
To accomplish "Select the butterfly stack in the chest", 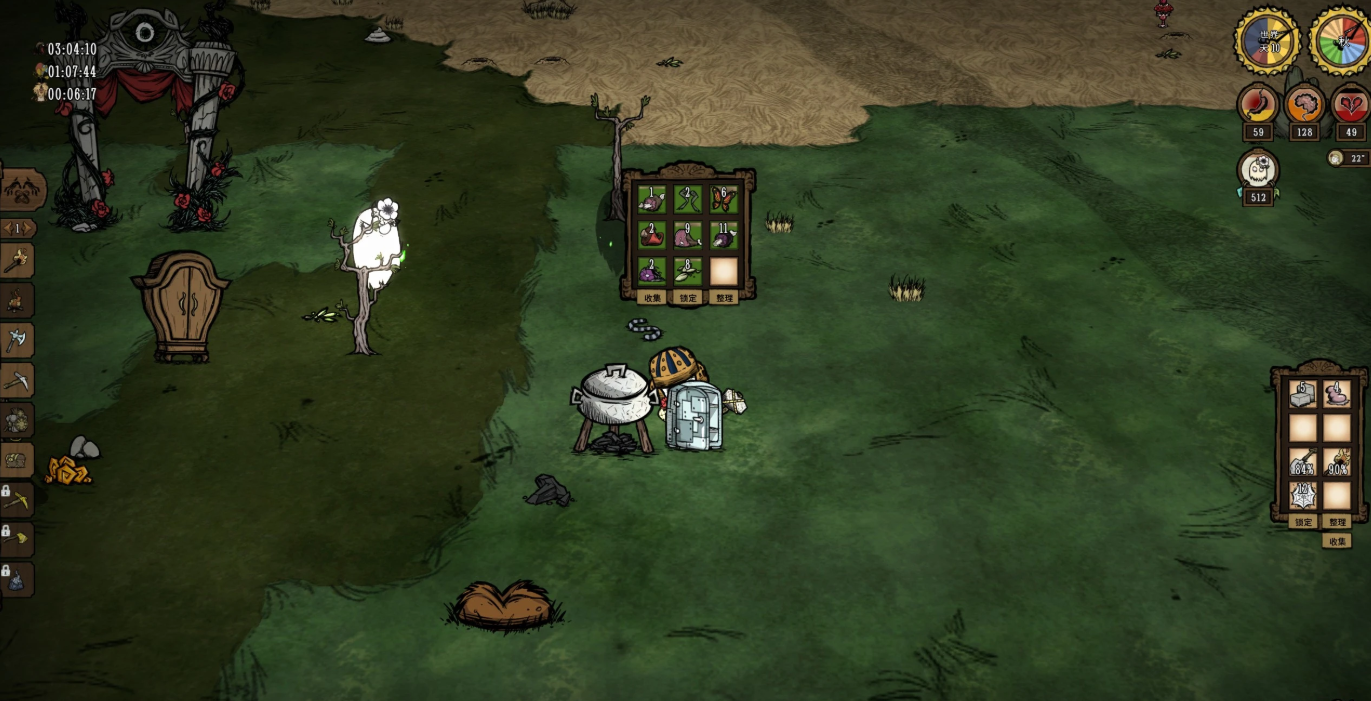I will 723,201.
